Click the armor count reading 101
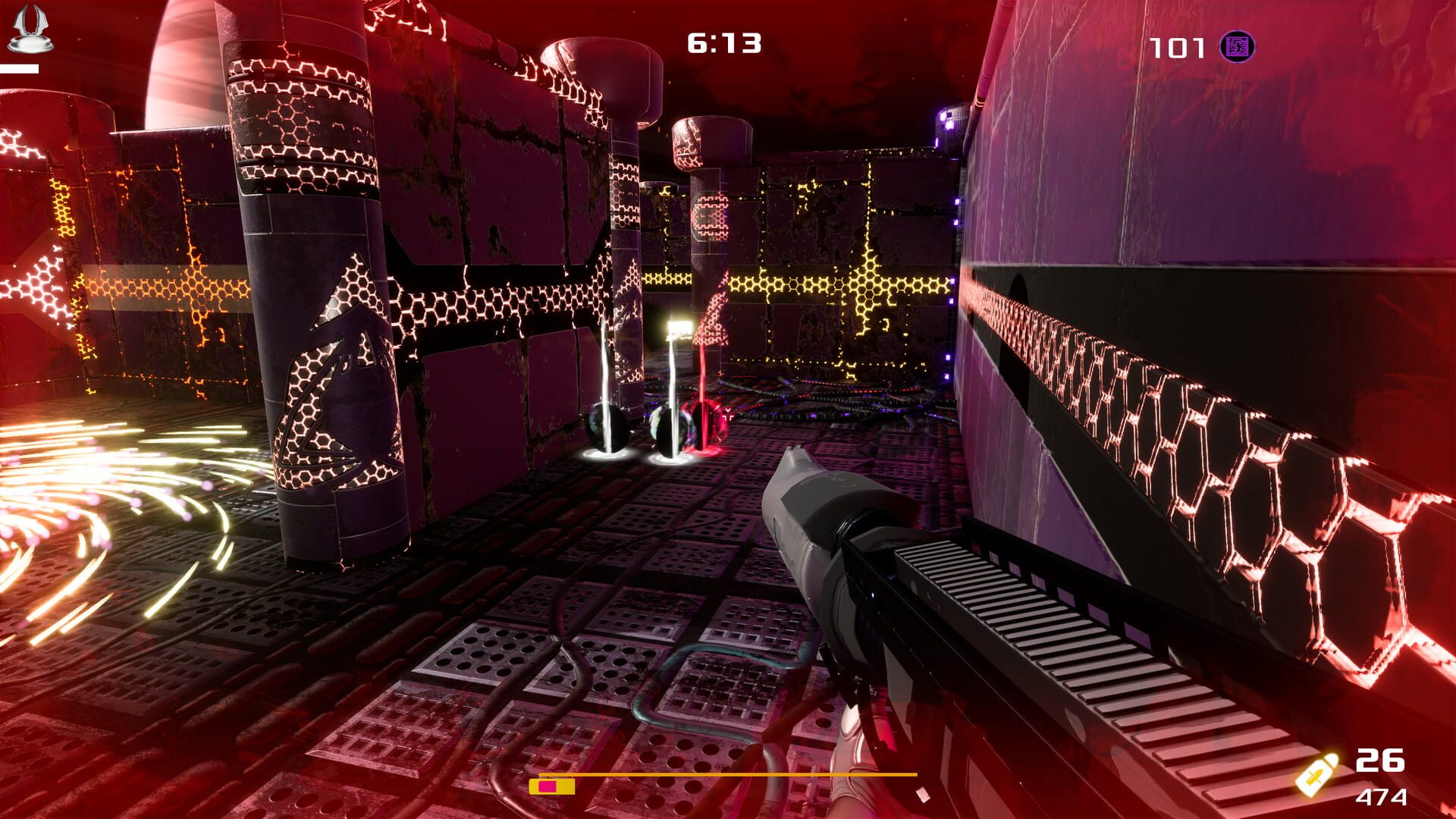 click(1175, 45)
